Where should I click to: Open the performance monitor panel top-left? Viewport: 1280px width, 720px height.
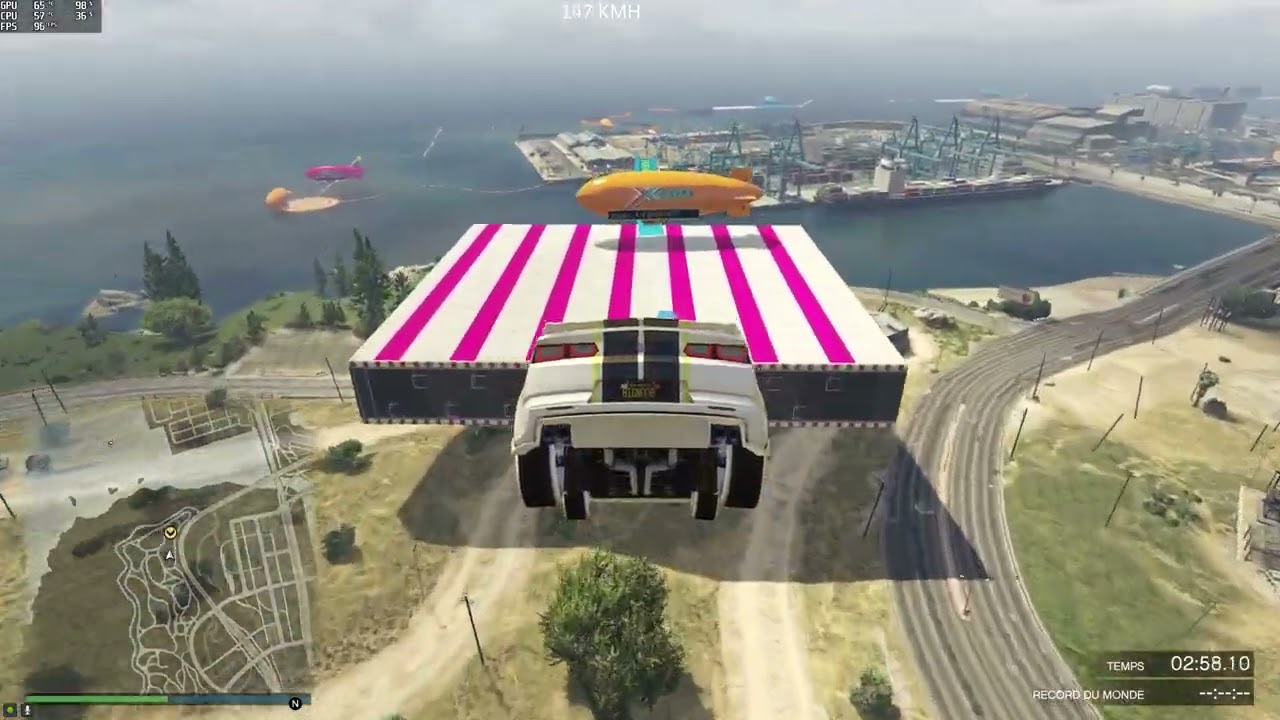point(50,16)
